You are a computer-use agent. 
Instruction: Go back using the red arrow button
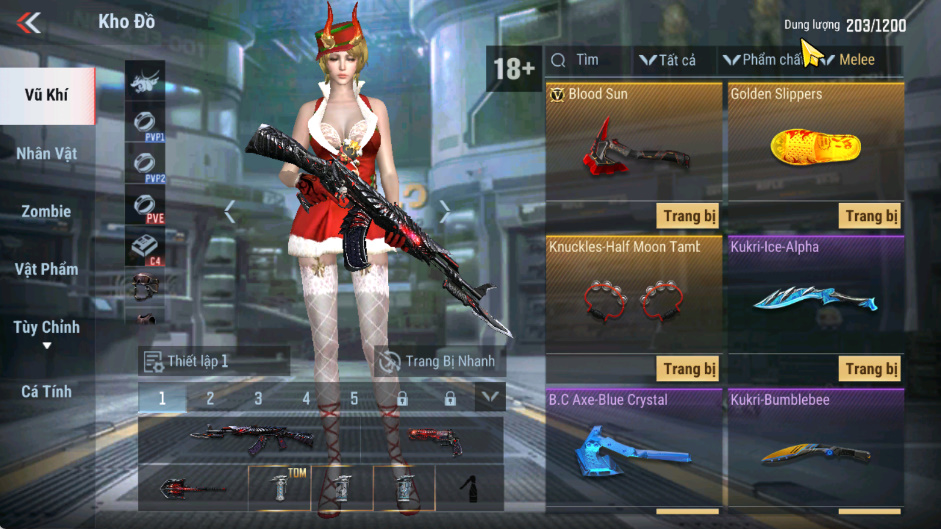(x=29, y=22)
